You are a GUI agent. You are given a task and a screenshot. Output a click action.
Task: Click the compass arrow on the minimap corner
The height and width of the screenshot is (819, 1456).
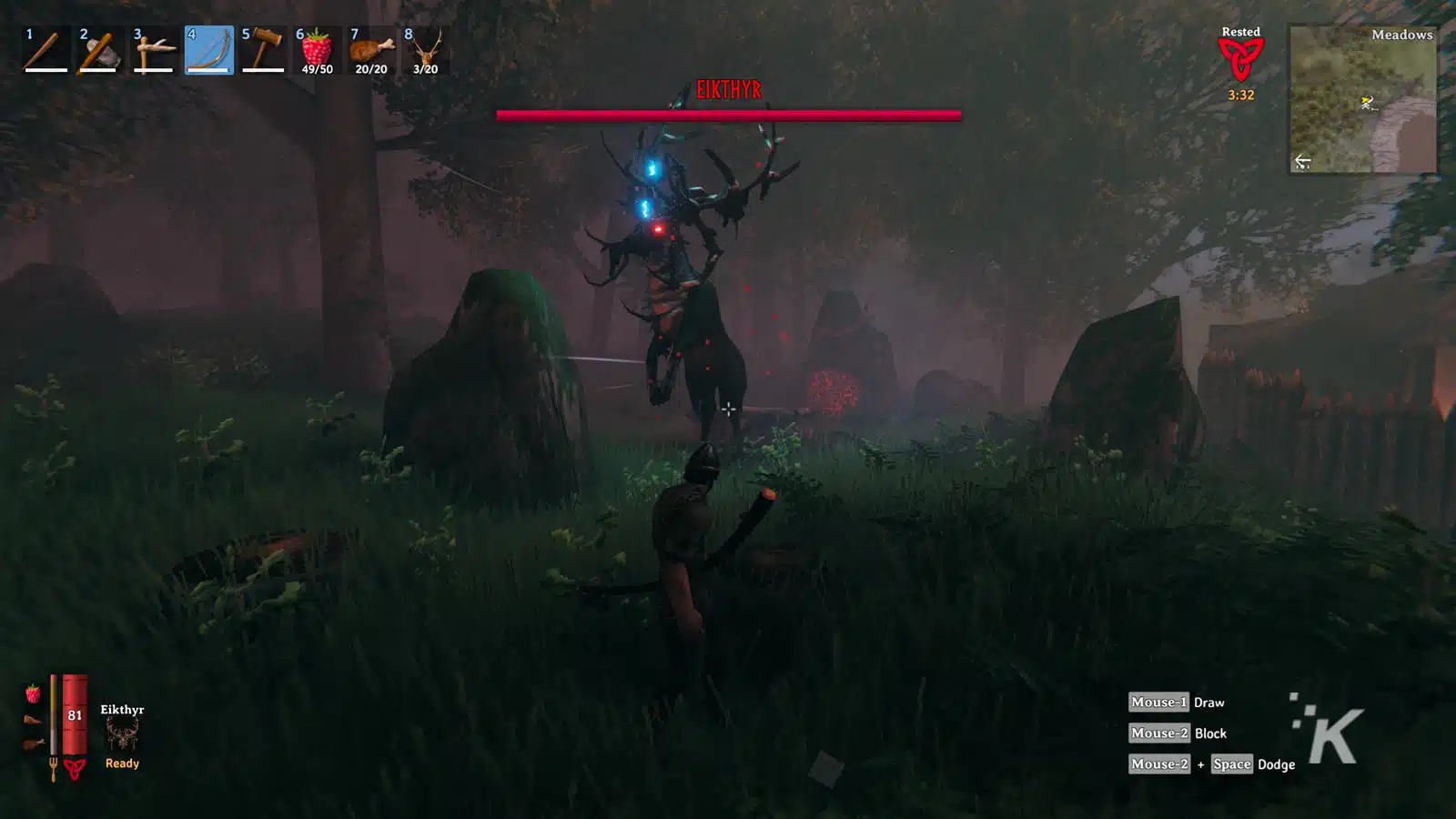click(1301, 162)
